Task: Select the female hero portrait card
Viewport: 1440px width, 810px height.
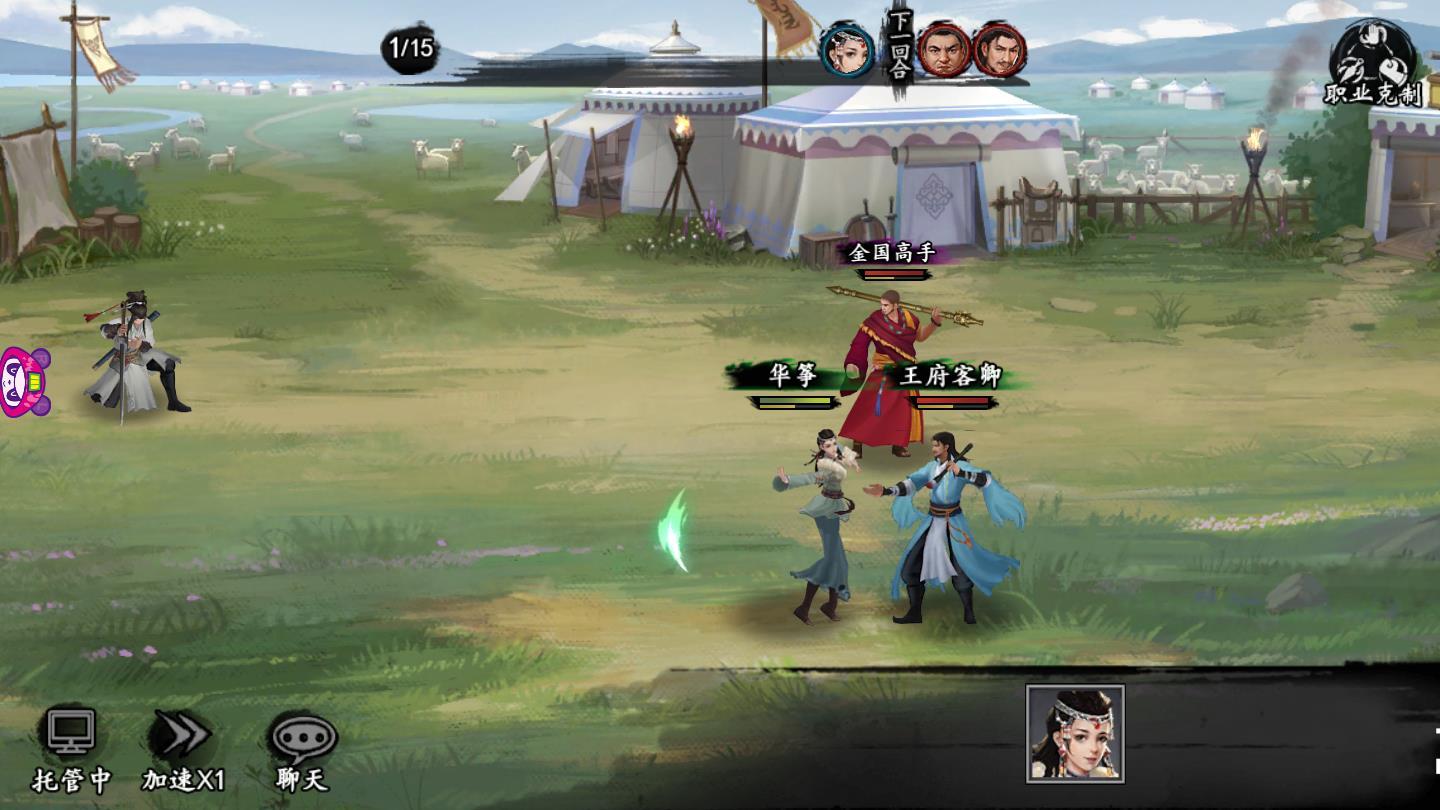Action: tap(1075, 733)
